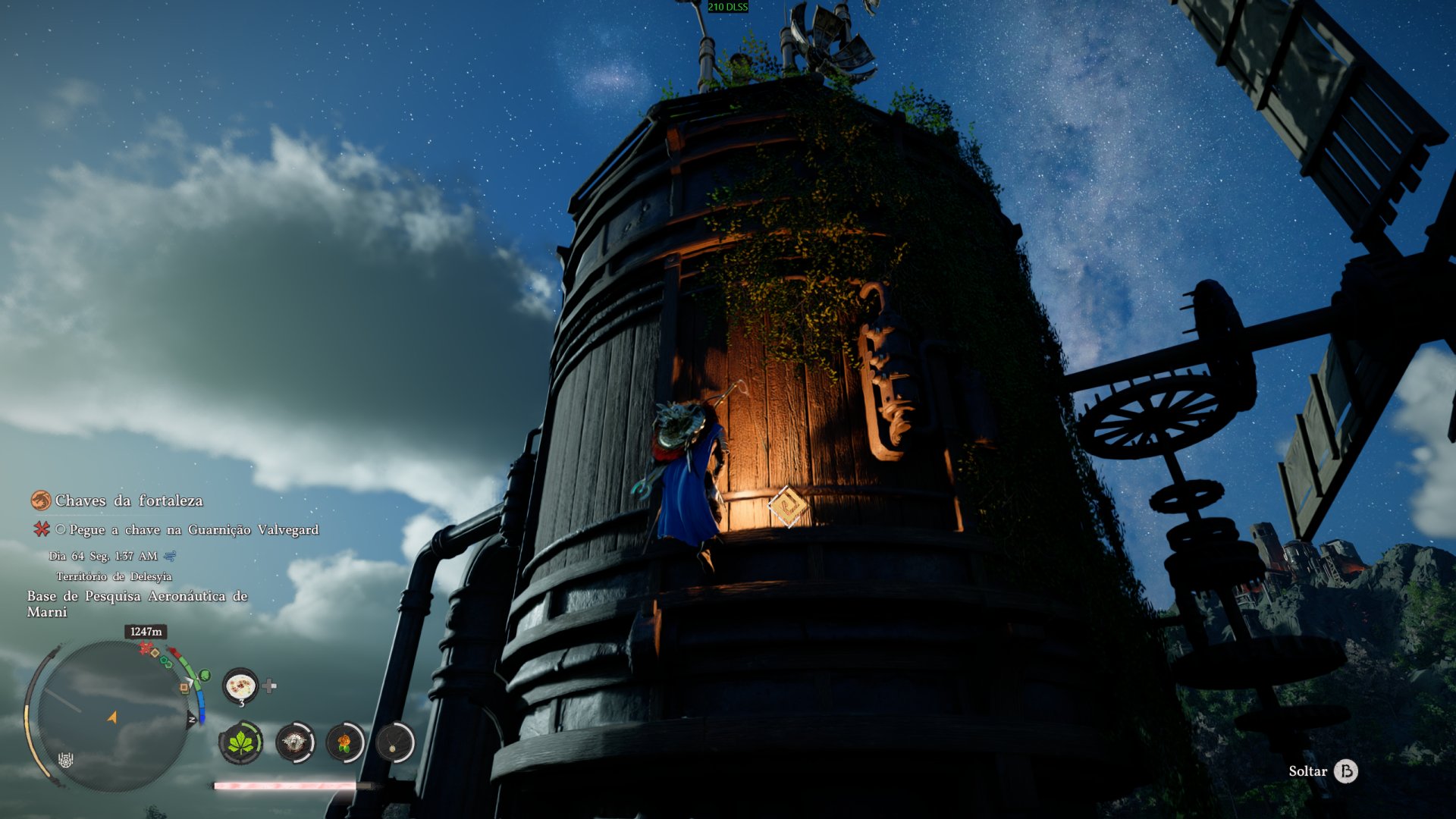Screen dimensions: 1456x819
Task: Open the circular minimap
Action: [112, 714]
